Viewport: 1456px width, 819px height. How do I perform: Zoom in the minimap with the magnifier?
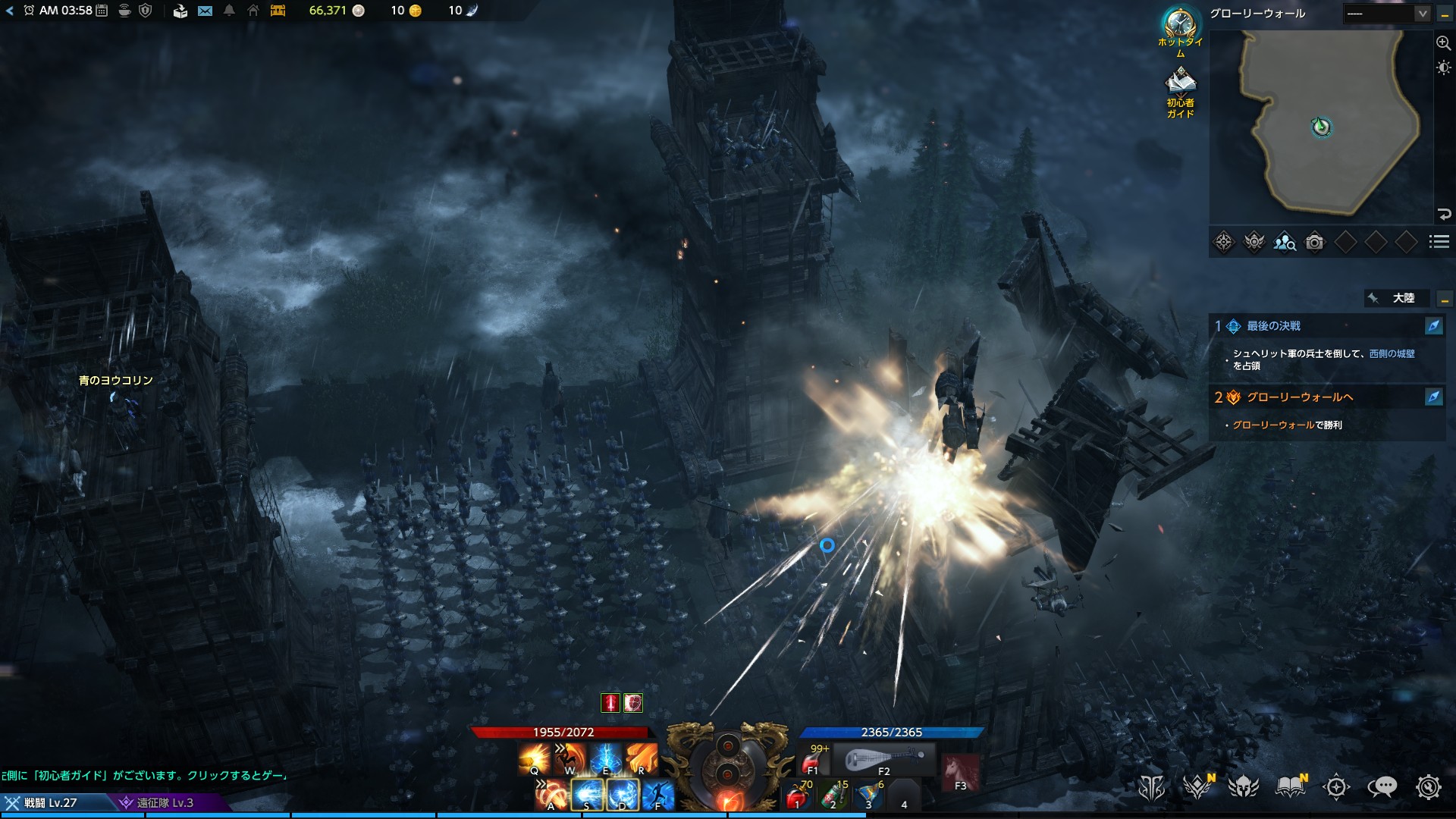1443,43
